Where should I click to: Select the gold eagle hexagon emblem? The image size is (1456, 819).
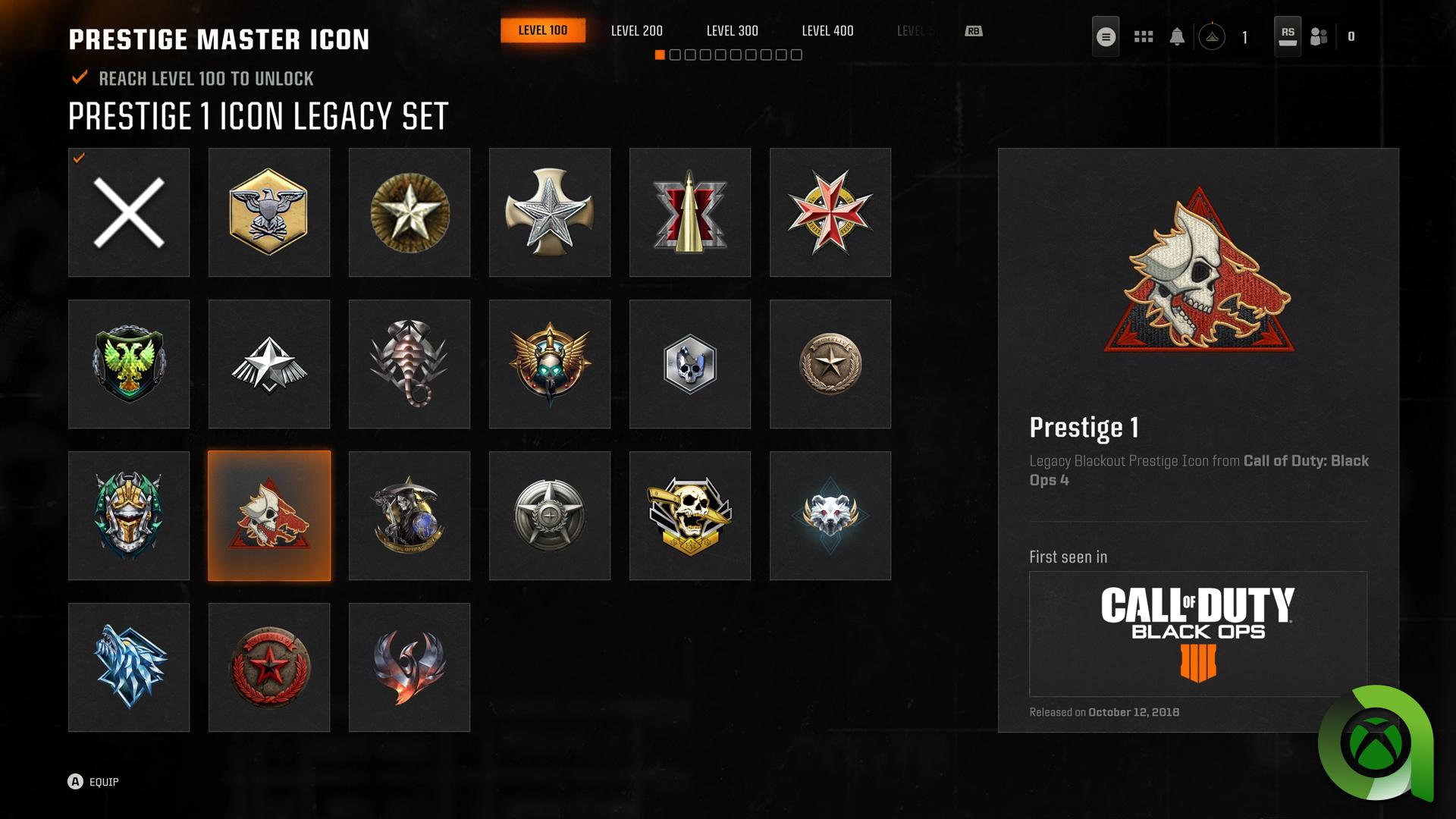coord(269,212)
